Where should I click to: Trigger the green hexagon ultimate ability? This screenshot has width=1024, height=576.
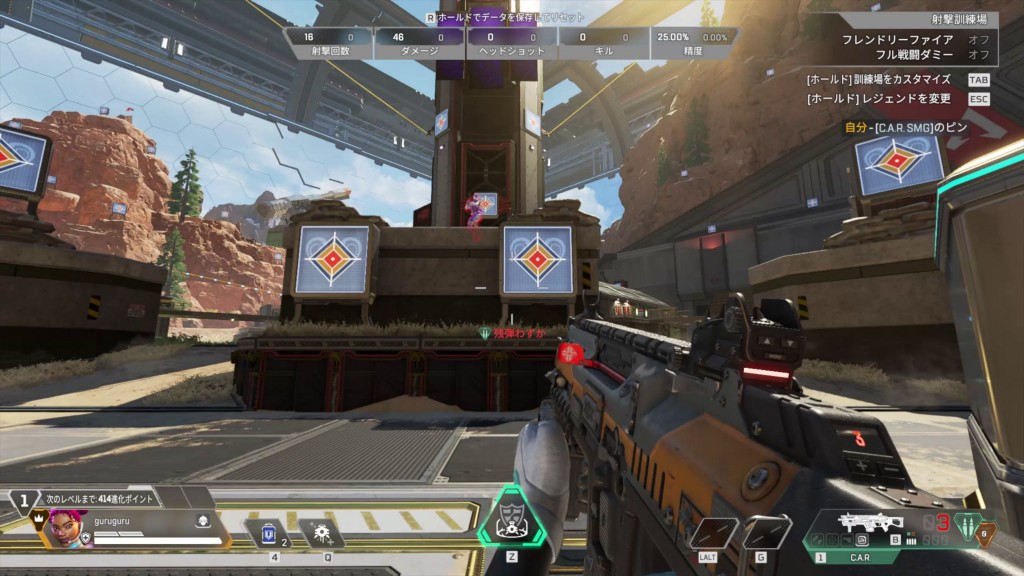coord(511,518)
